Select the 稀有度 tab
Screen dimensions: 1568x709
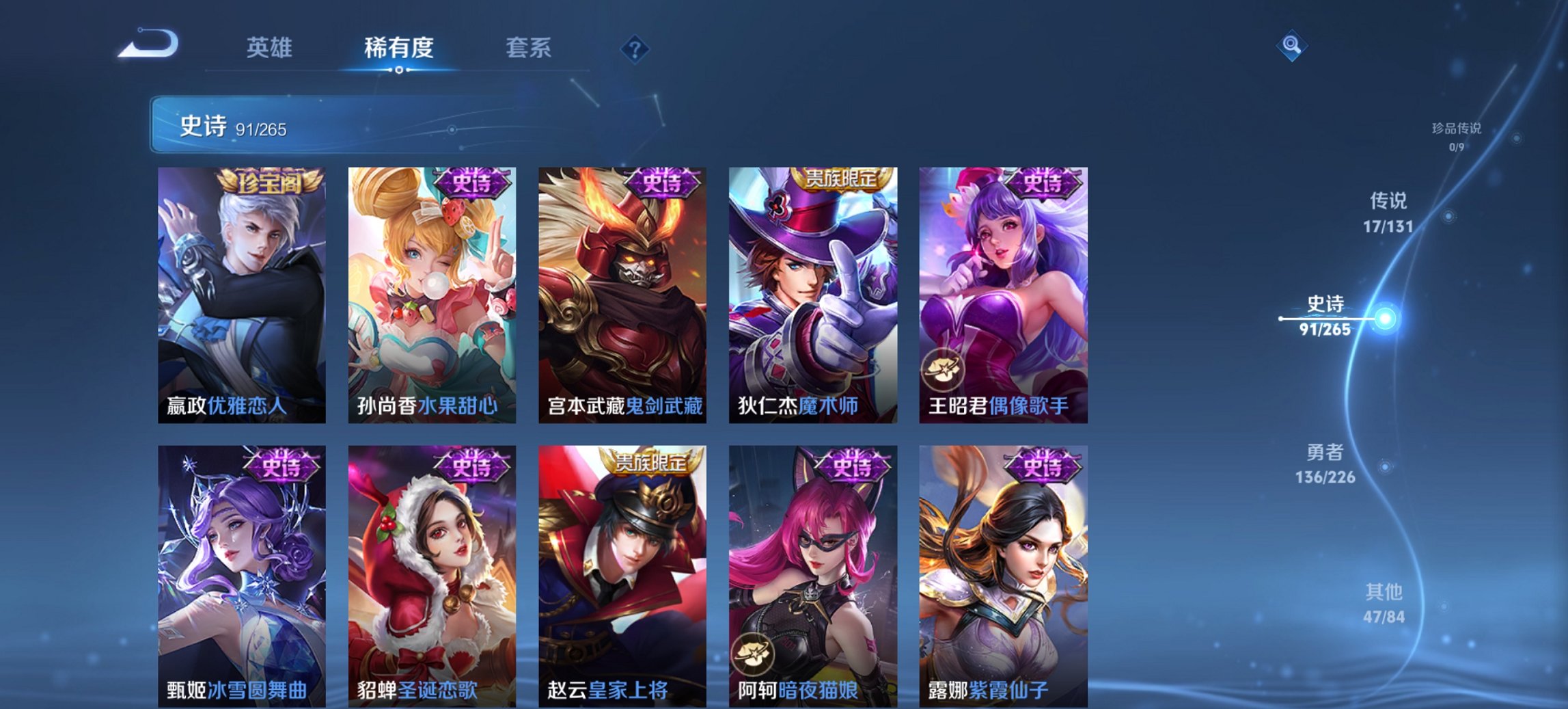[396, 49]
